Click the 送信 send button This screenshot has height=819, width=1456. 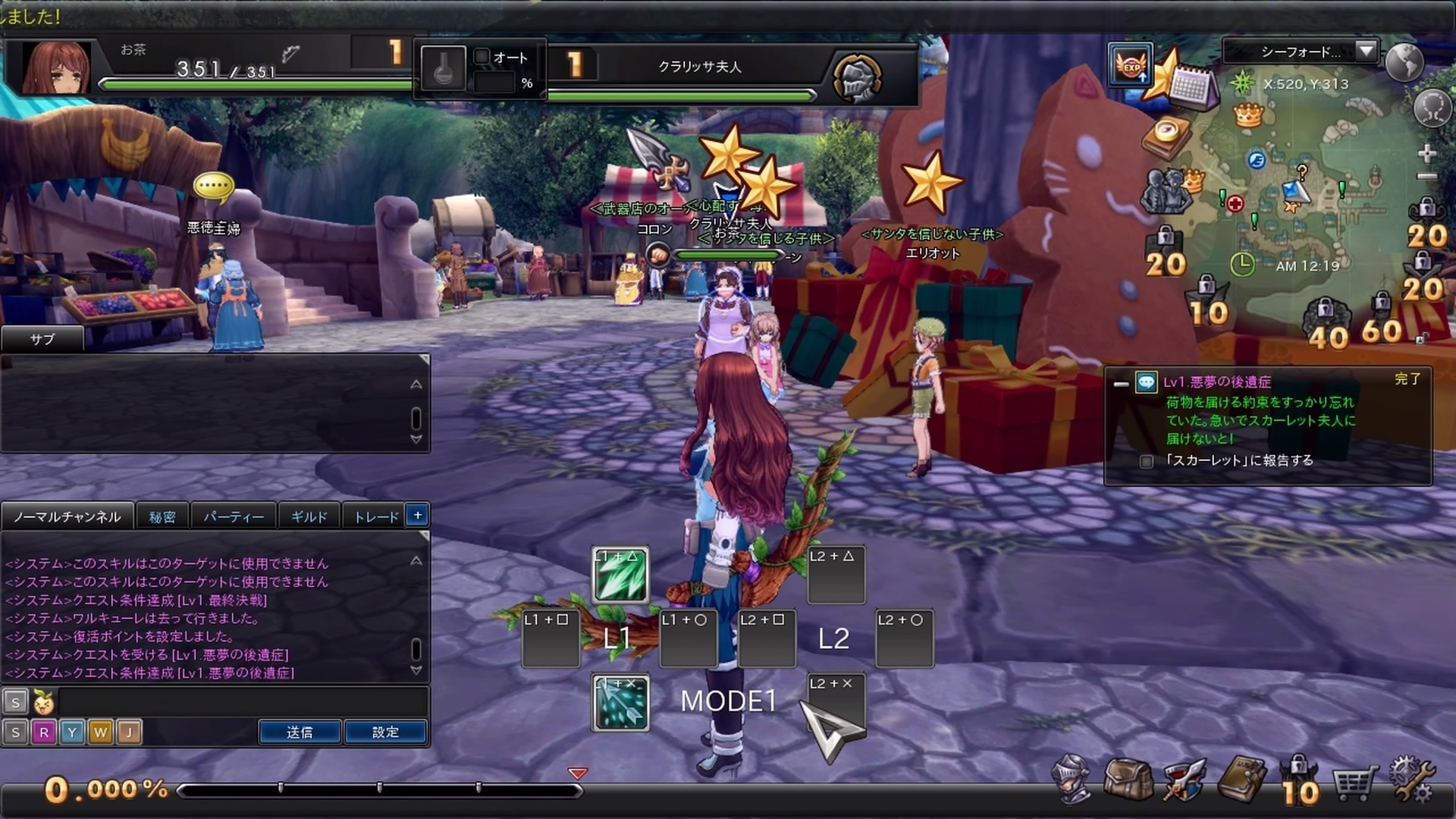tap(300, 732)
